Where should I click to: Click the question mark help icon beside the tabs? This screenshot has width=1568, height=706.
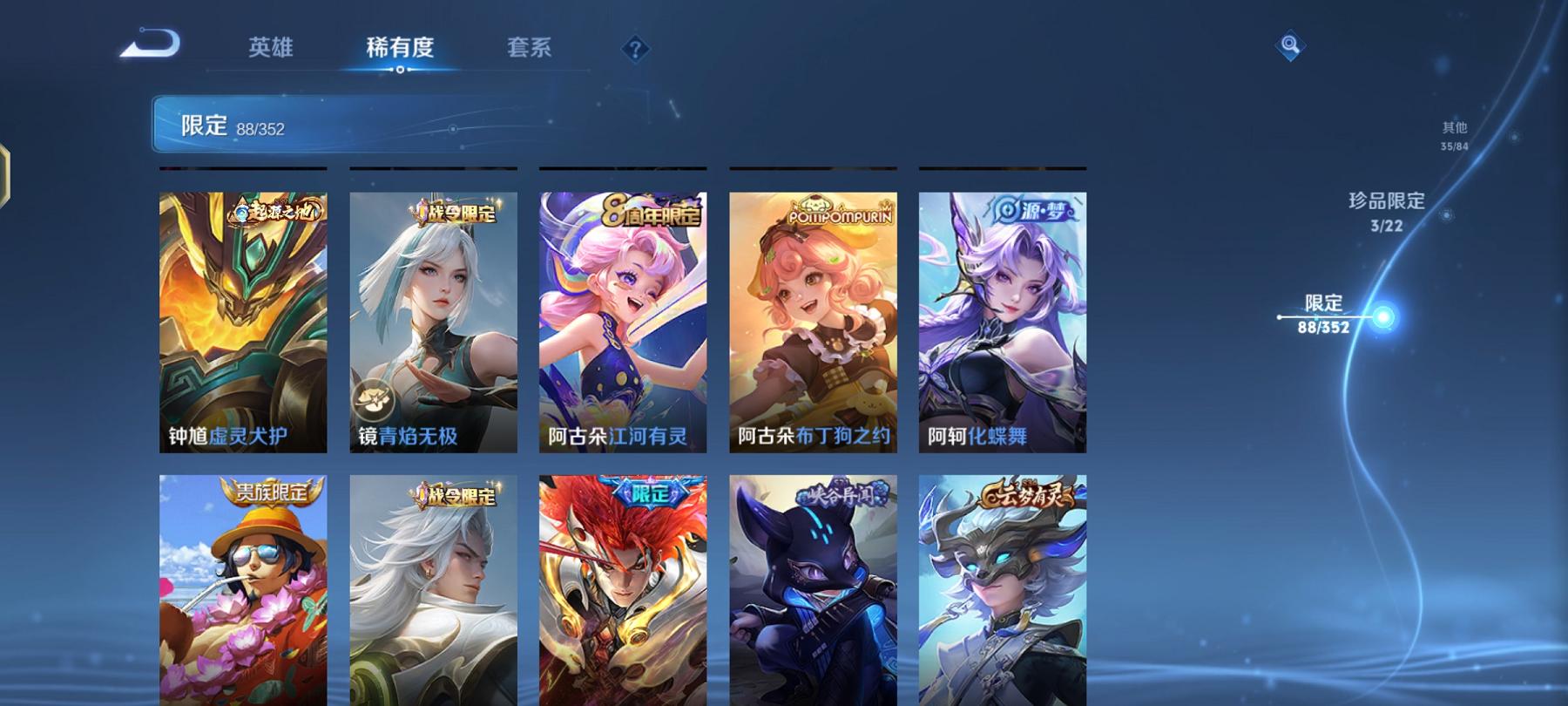[634, 49]
